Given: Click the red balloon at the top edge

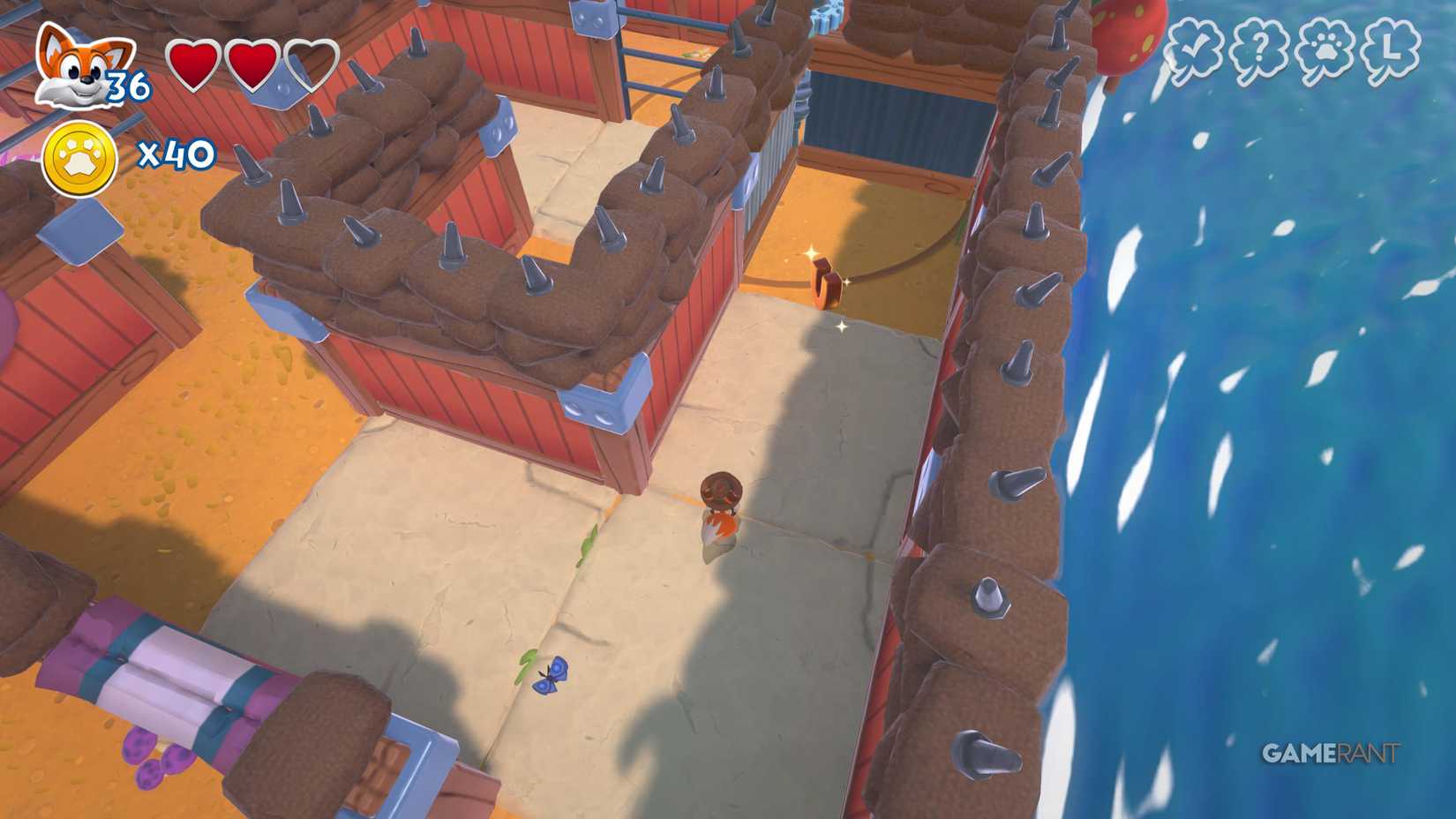Looking at the screenshot, I should pos(1127,35).
